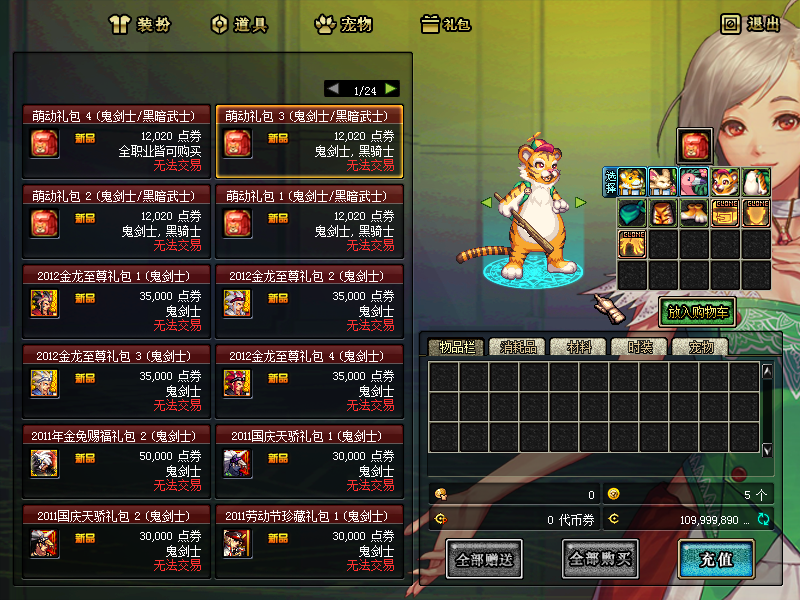The image size is (800, 600).
Task: Select 2012金龙至尊礼包 1 listing
Action: coord(116,300)
